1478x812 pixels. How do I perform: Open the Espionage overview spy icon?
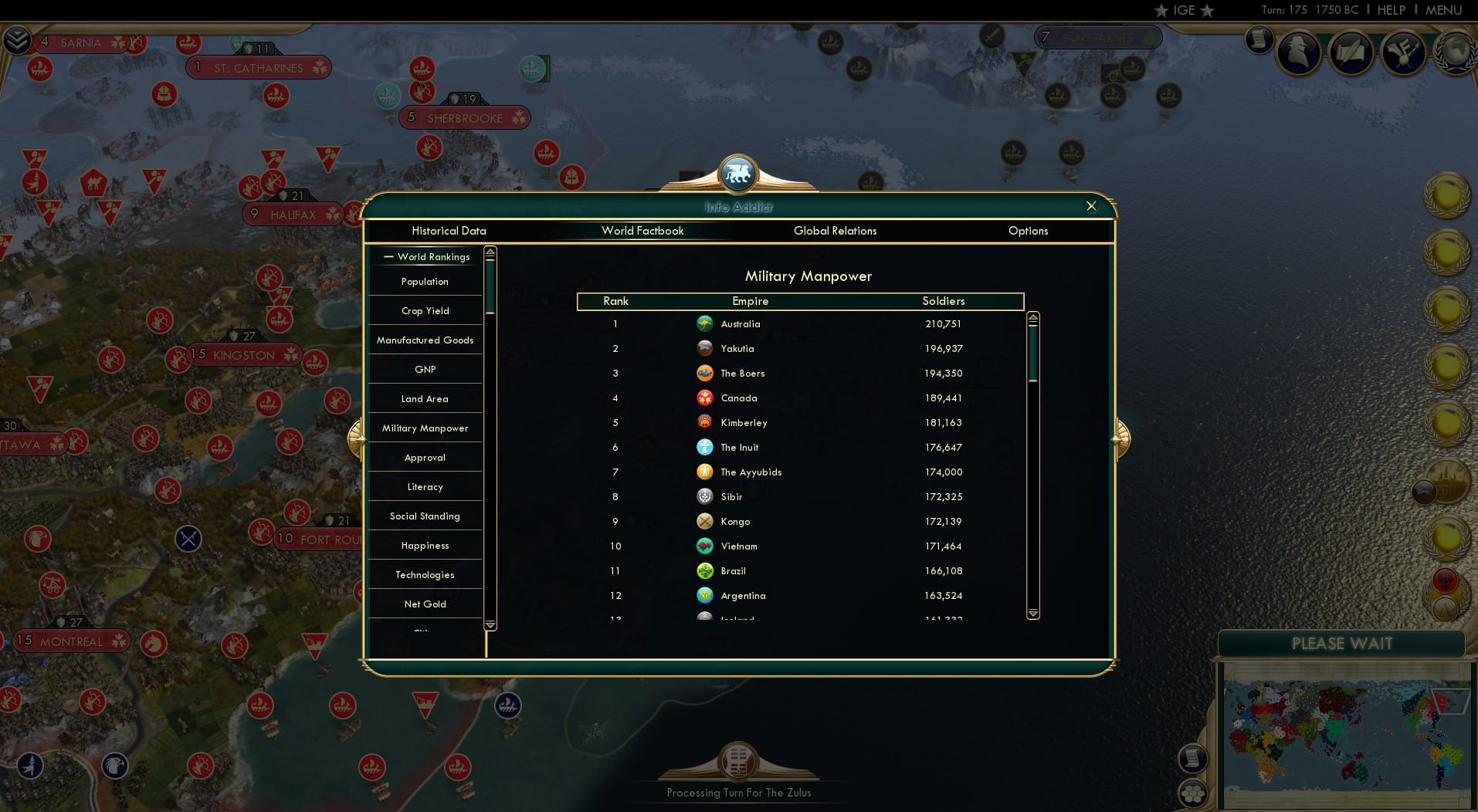(1299, 52)
